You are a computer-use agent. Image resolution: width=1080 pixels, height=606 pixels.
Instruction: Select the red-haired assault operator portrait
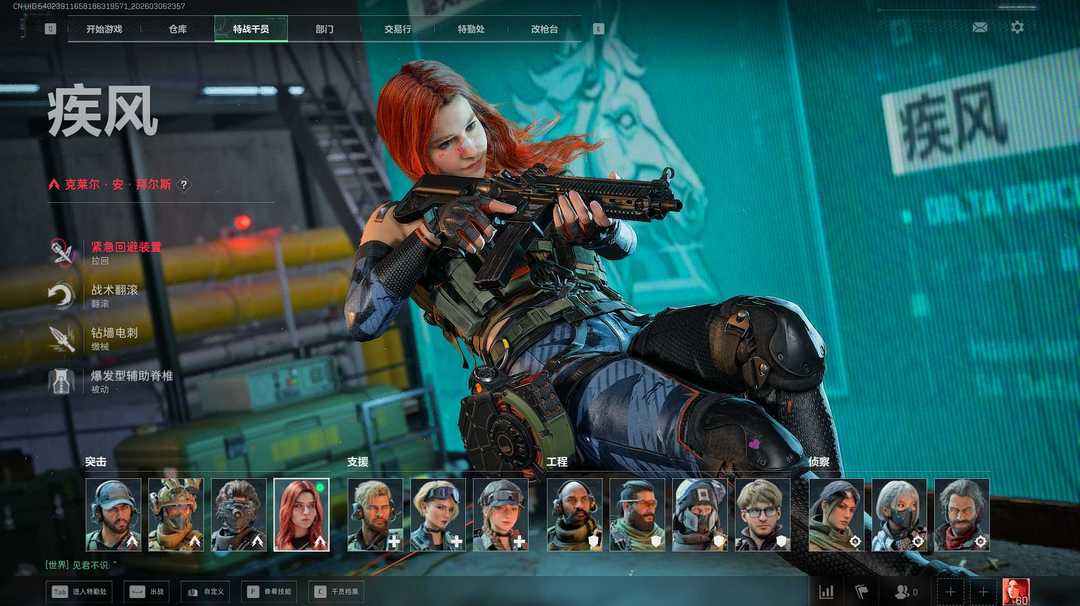tap(301, 514)
